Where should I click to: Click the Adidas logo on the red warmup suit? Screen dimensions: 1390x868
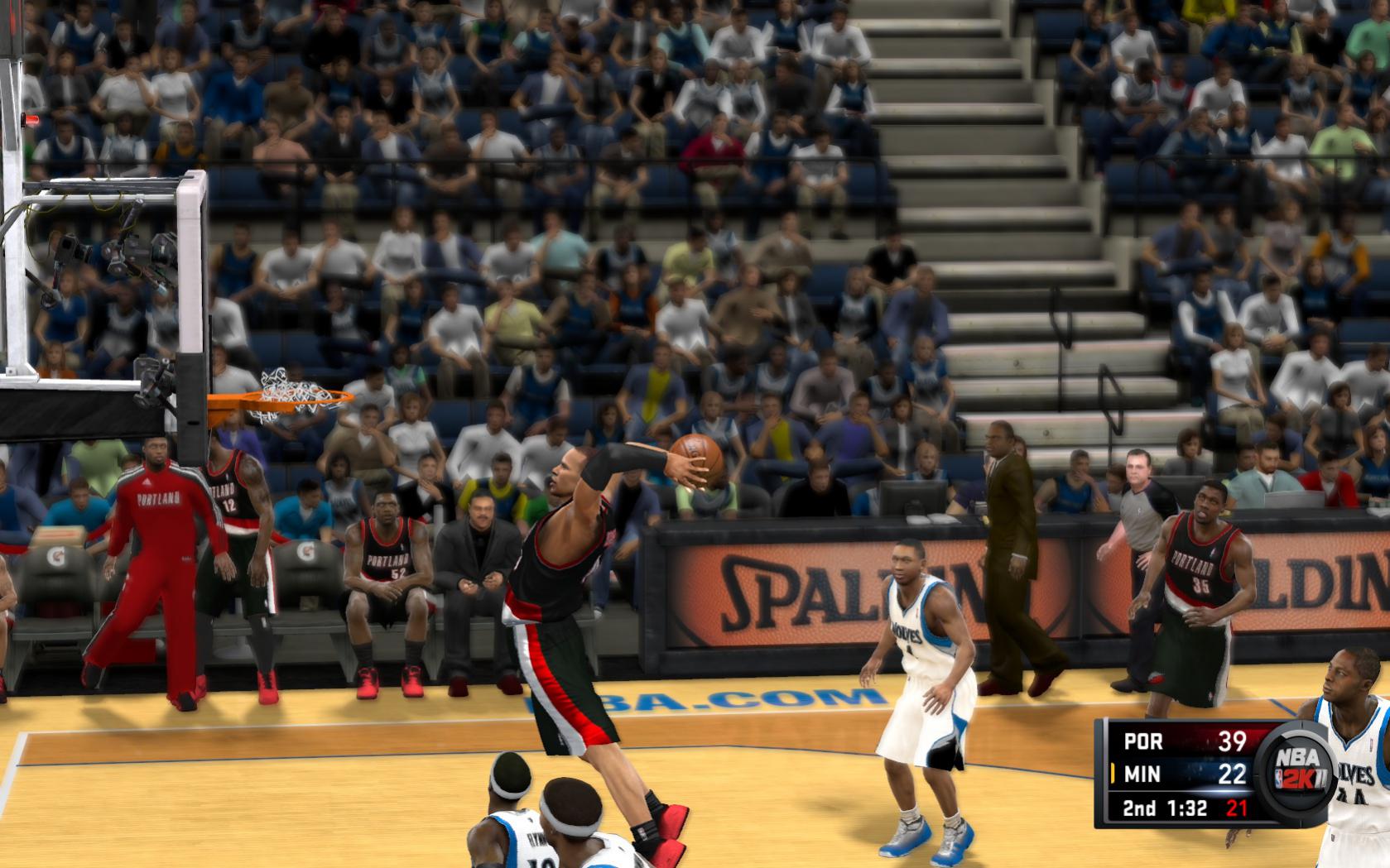pos(147,481)
